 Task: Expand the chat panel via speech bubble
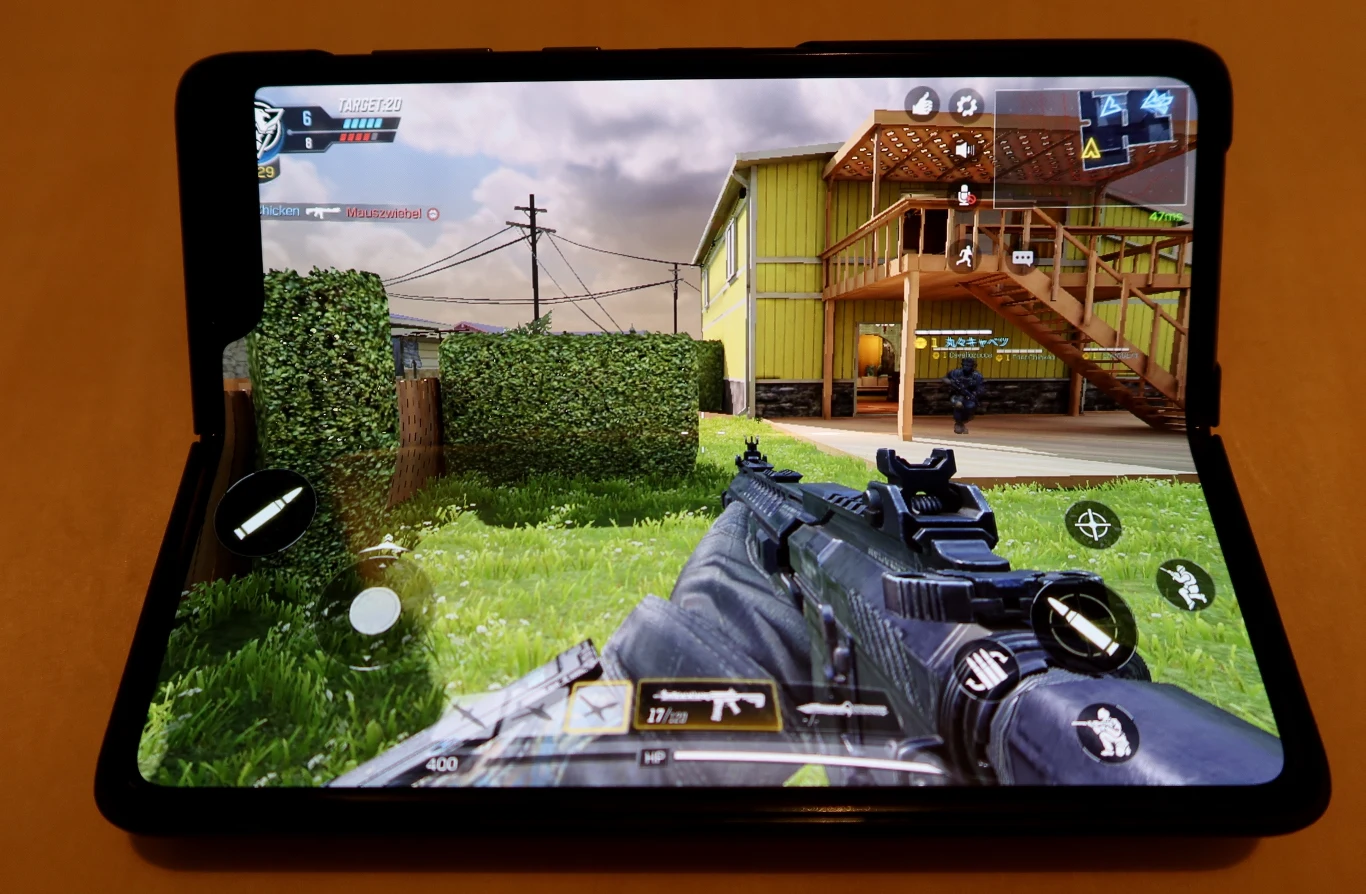click(x=1022, y=258)
